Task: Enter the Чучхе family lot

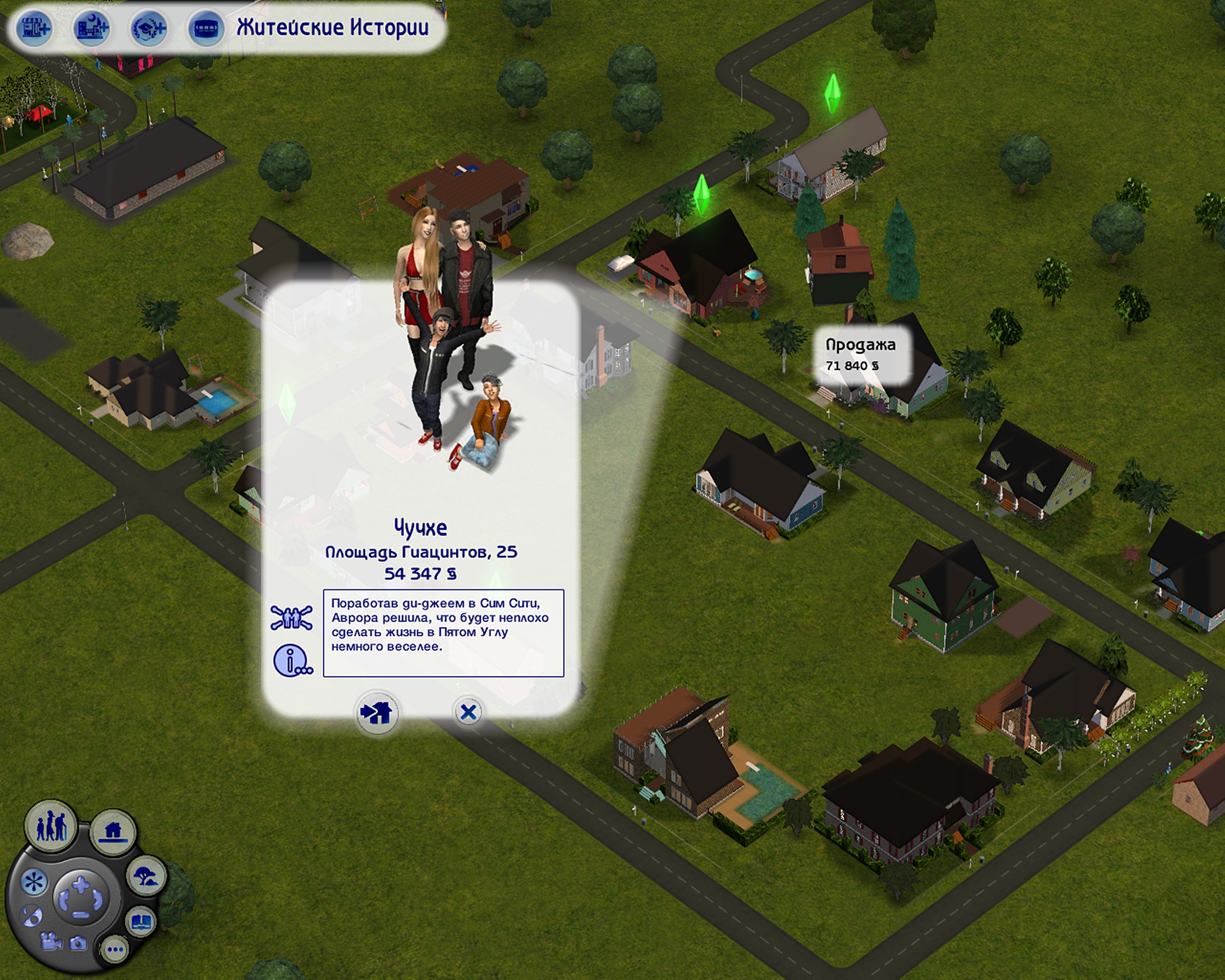Action: tap(377, 713)
